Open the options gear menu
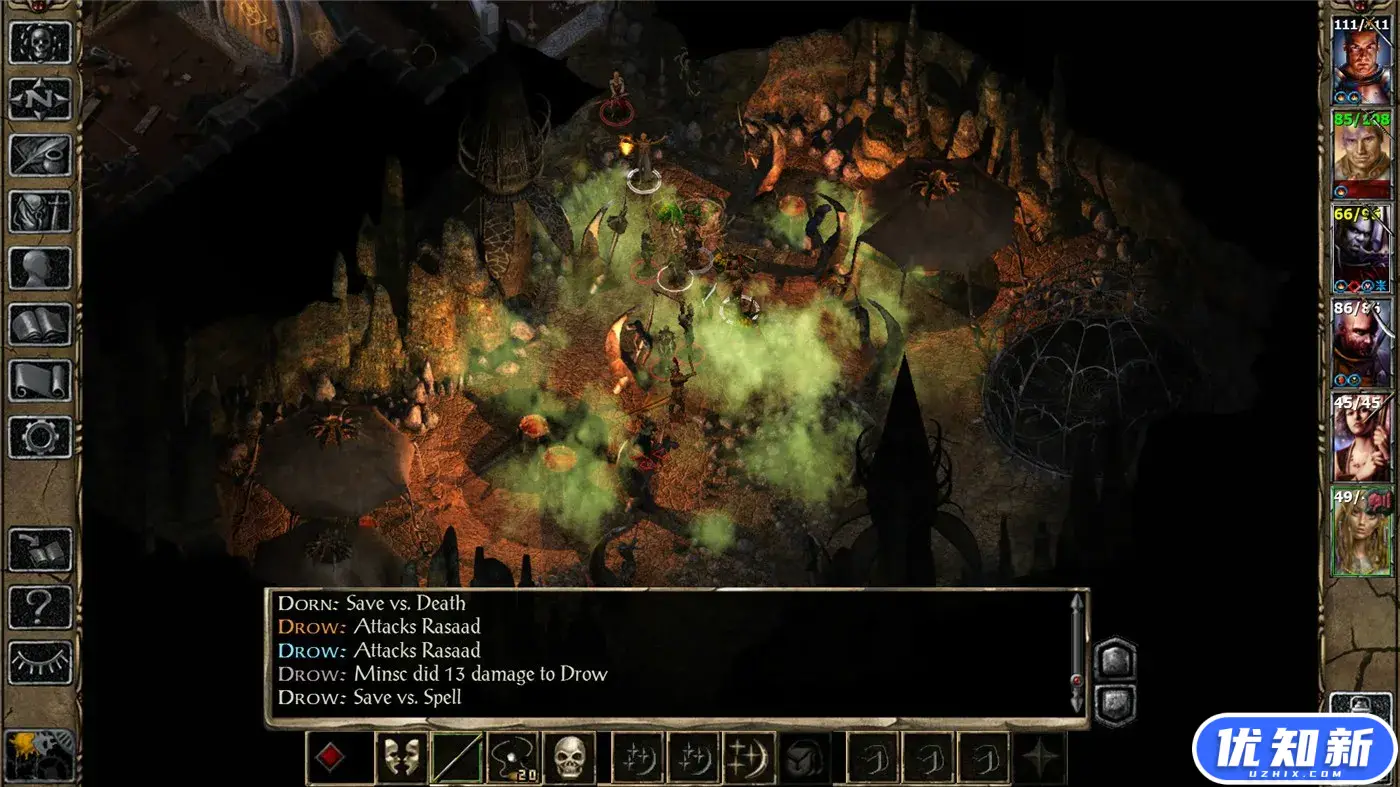Screen dimensions: 1400x787 coord(40,437)
